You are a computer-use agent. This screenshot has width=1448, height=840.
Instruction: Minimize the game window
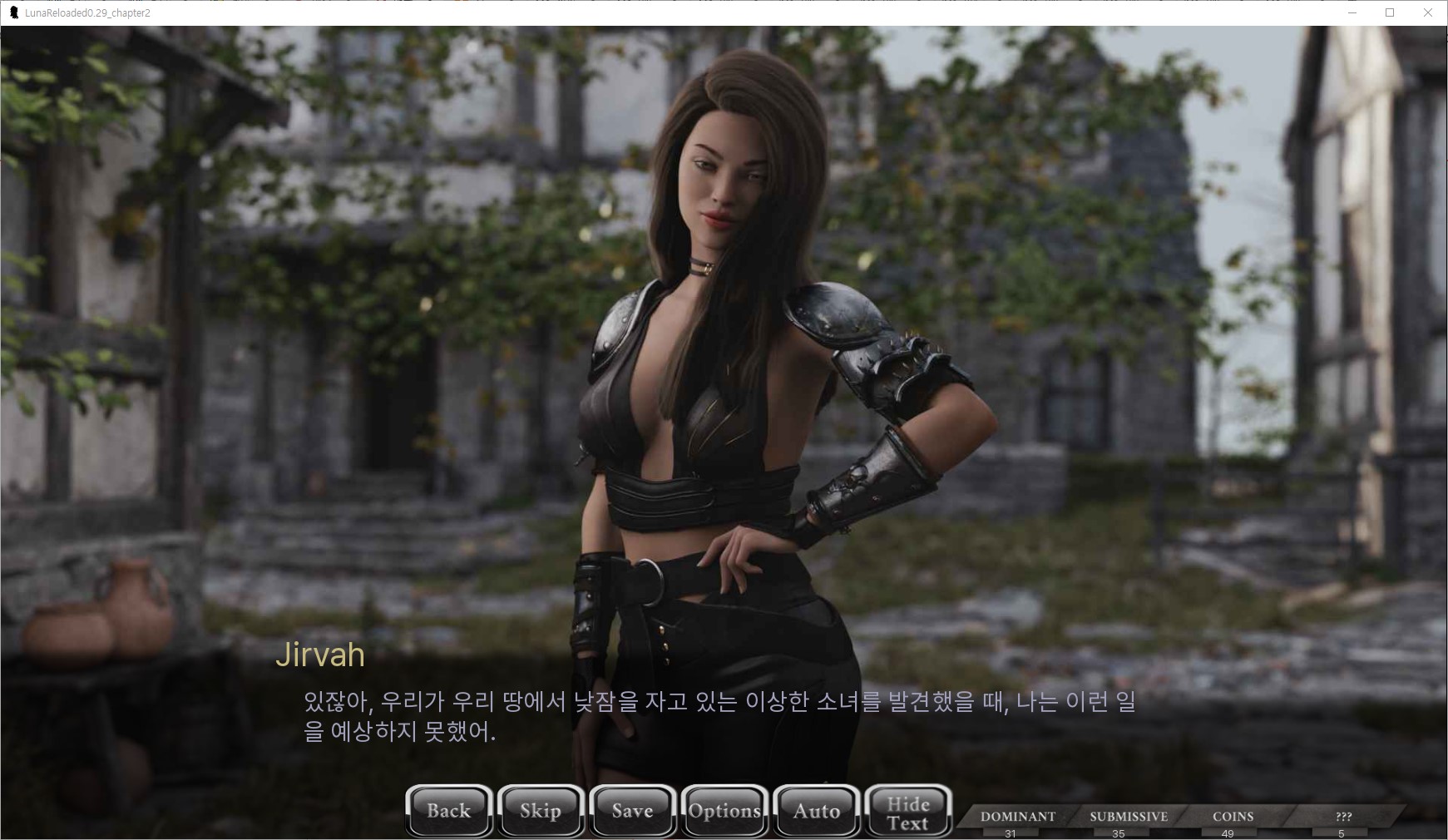(x=1352, y=12)
